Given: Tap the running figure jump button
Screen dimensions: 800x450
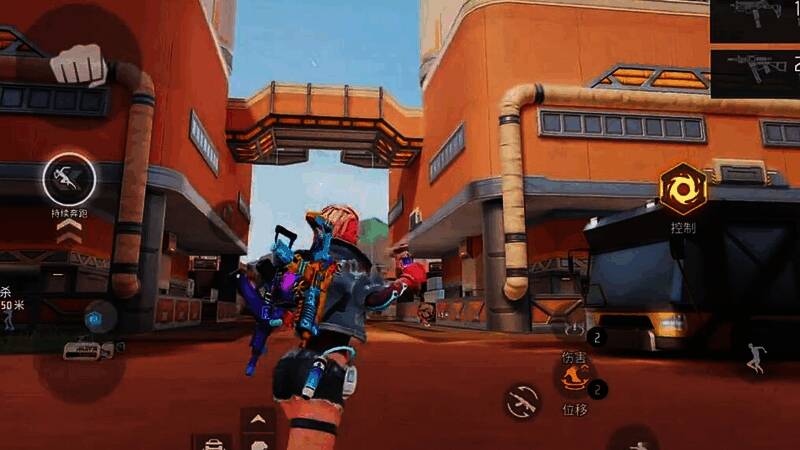Looking at the screenshot, I should tap(755, 358).
